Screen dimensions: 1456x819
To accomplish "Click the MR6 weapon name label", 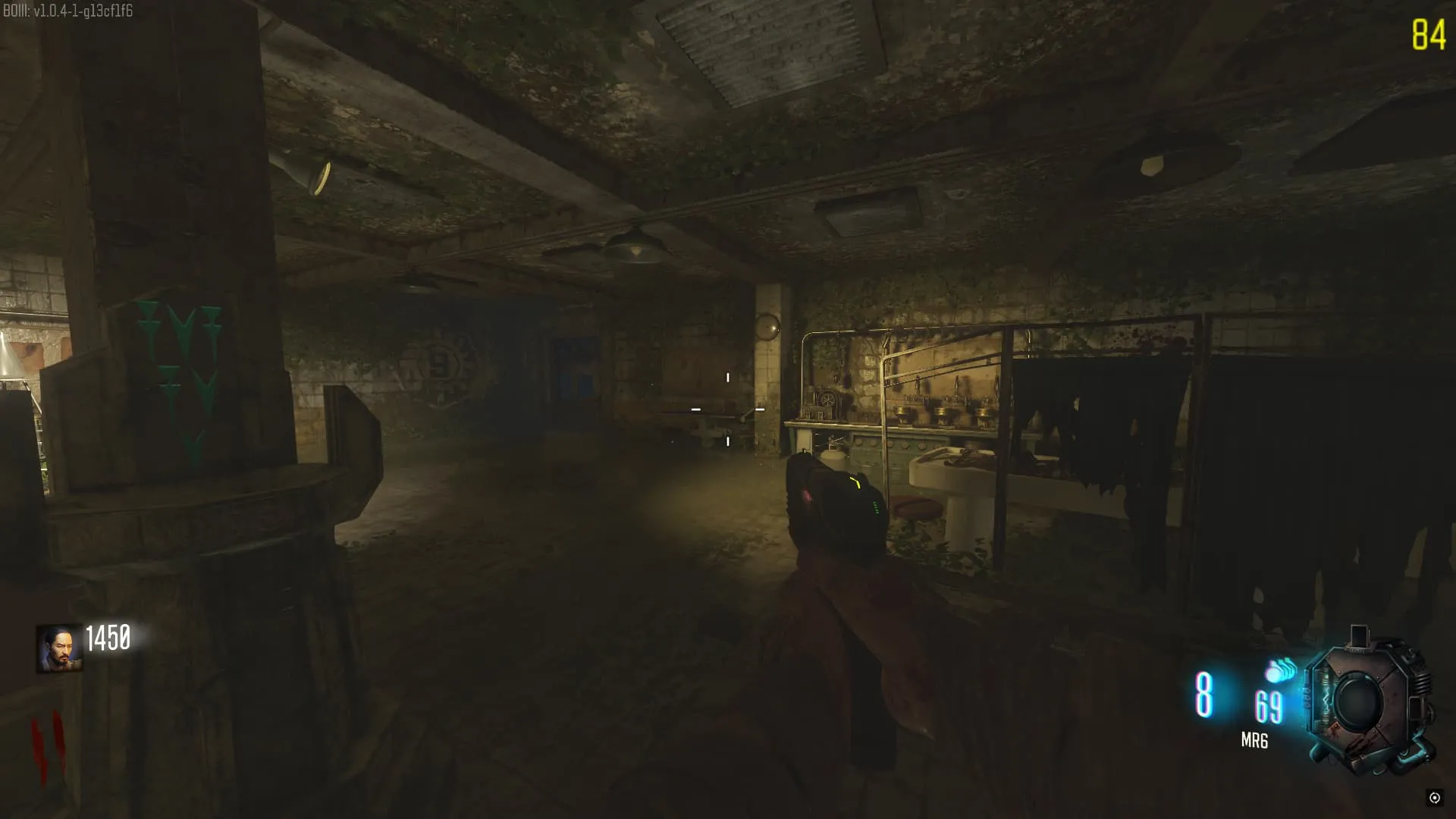I will click(1254, 741).
